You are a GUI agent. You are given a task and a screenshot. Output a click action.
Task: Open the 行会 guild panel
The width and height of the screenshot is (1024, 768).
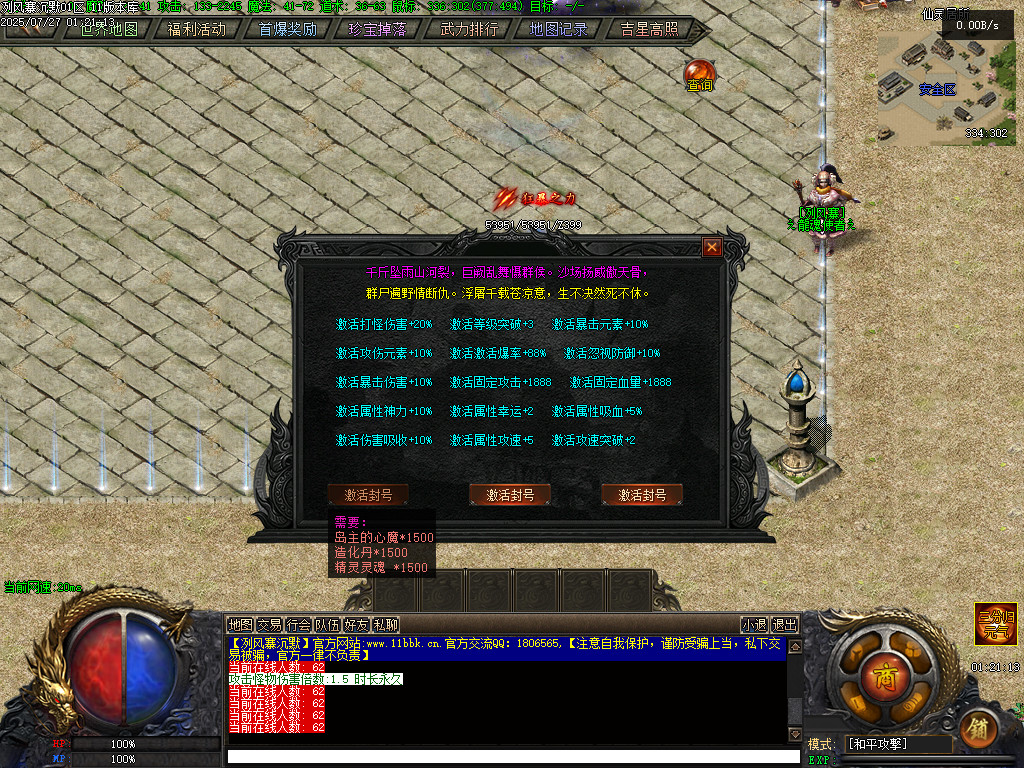pos(299,625)
